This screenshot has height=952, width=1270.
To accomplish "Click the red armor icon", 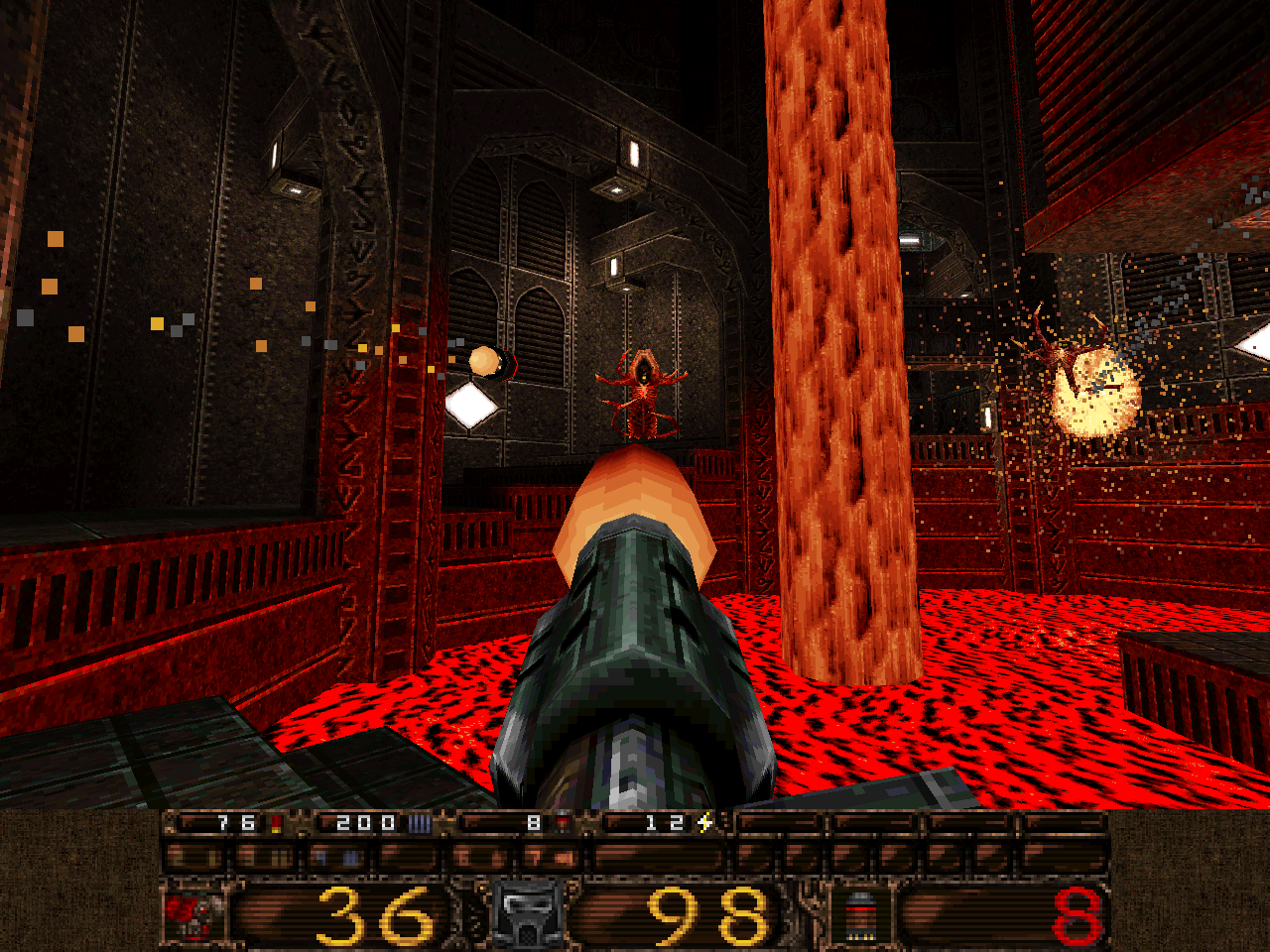I will point(194,914).
